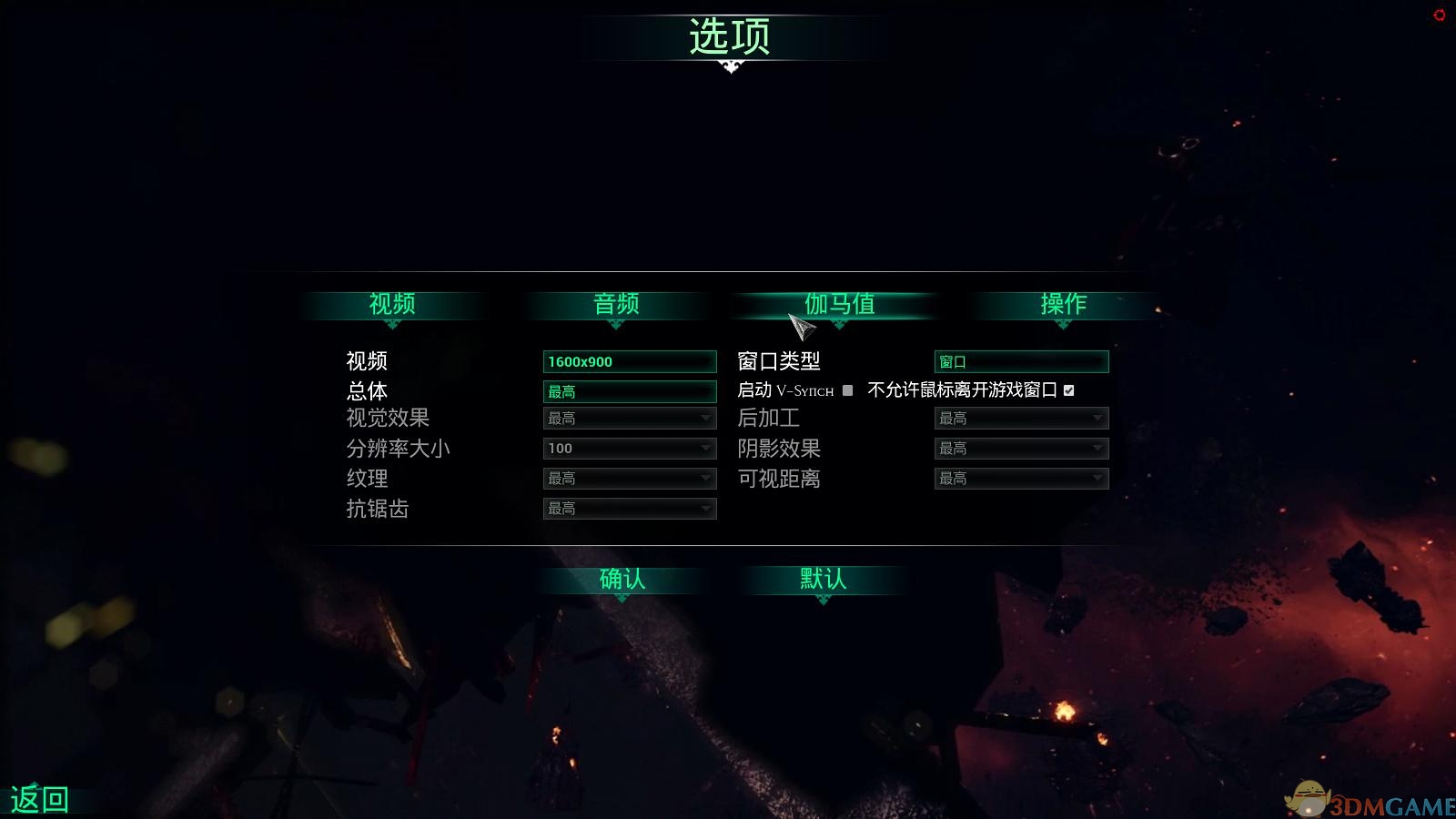1456x819 pixels.
Task: Expand the 可视距离 view distance dropdown
Action: (1021, 478)
